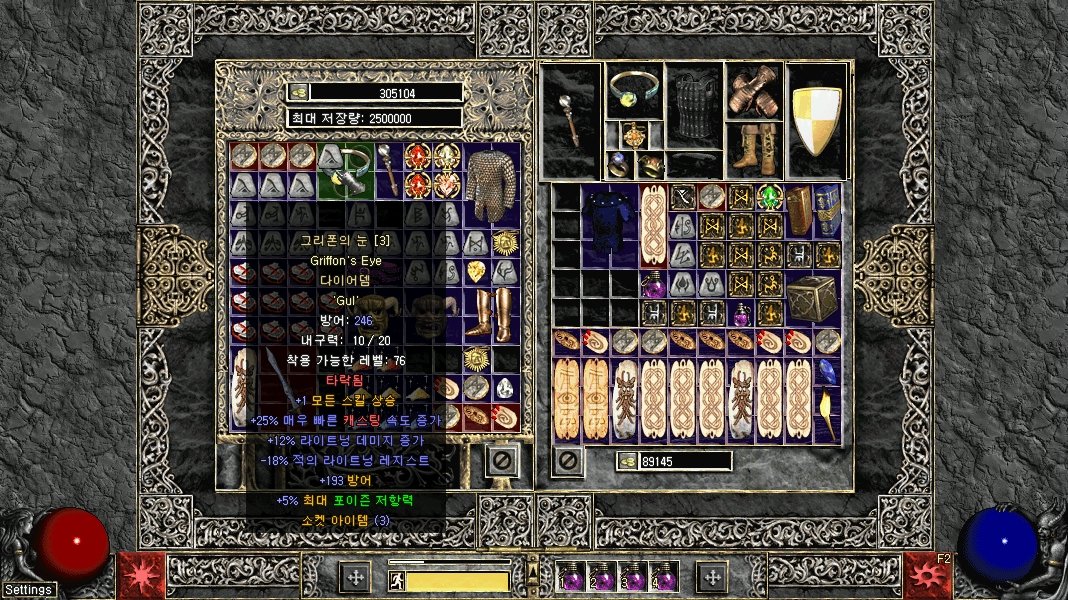Open the Settings overlay button
This screenshot has width=1068, height=600.
point(28,590)
